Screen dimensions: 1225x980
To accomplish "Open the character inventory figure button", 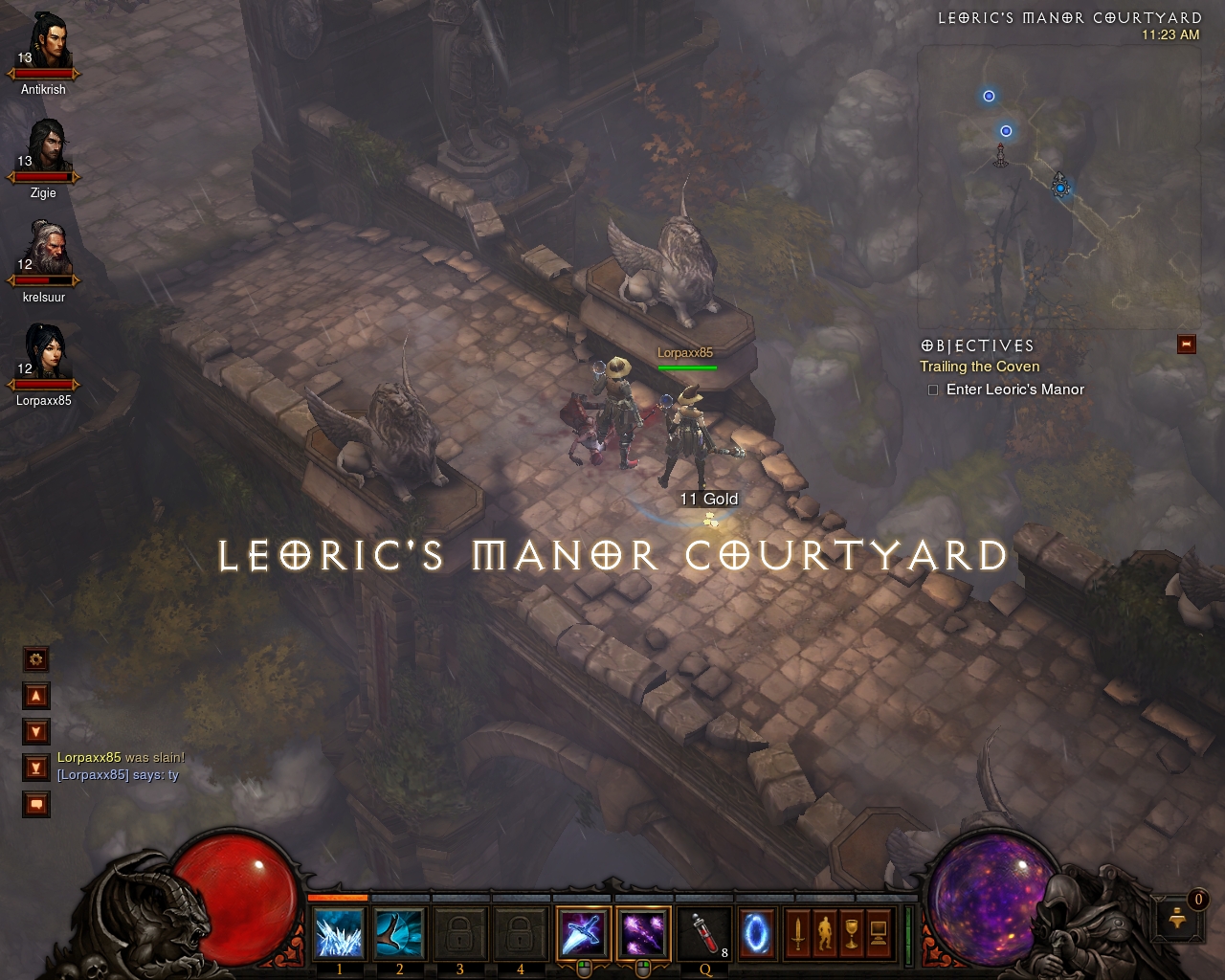I will point(824,933).
